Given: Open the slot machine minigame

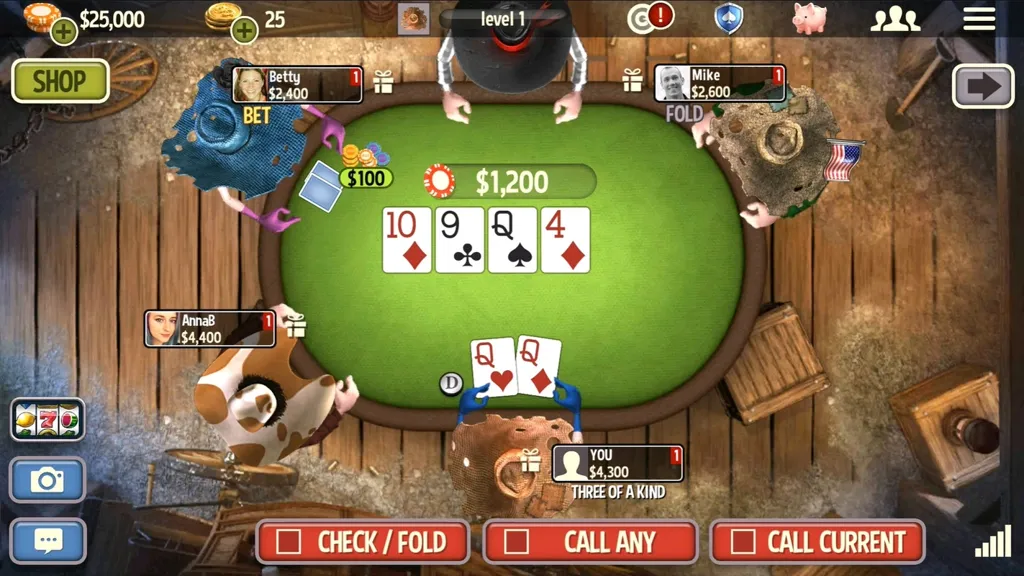Looking at the screenshot, I should pos(47,420).
